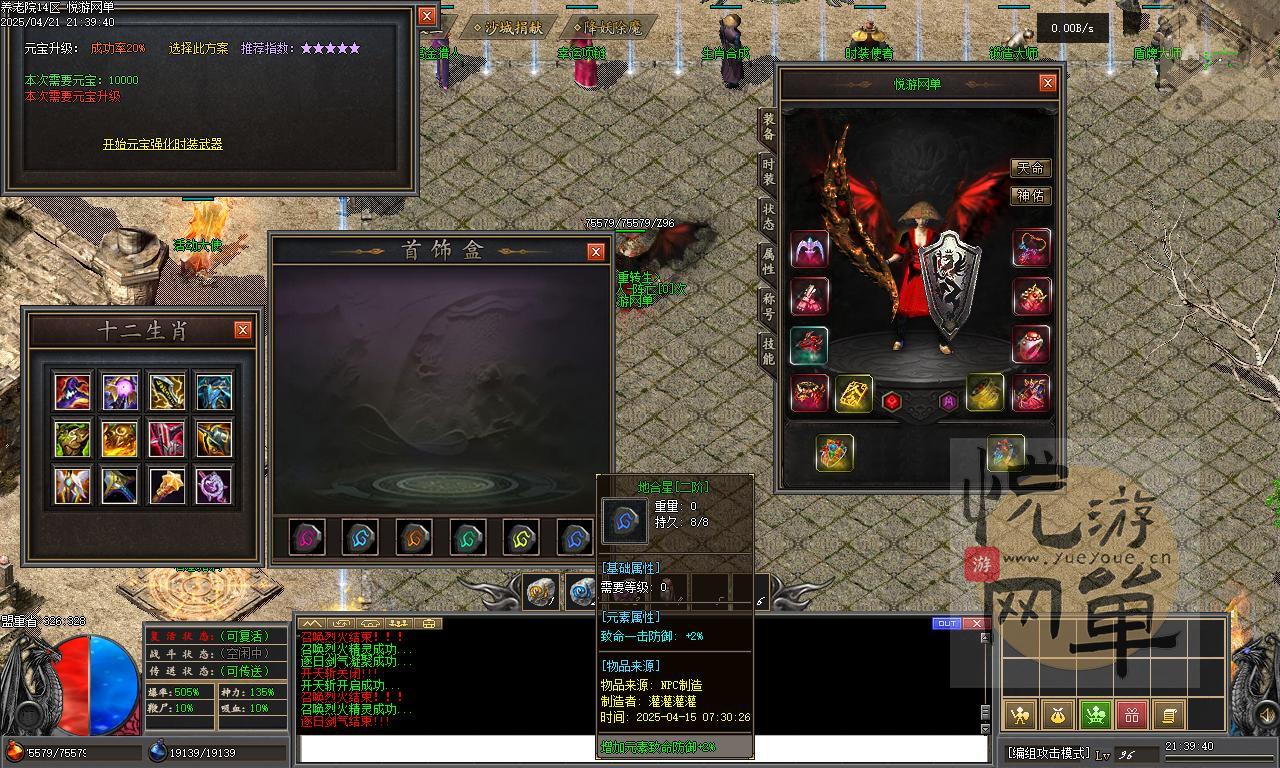Click the 神佑 button
The width and height of the screenshot is (1280, 768).
pyautogui.click(x=1030, y=196)
